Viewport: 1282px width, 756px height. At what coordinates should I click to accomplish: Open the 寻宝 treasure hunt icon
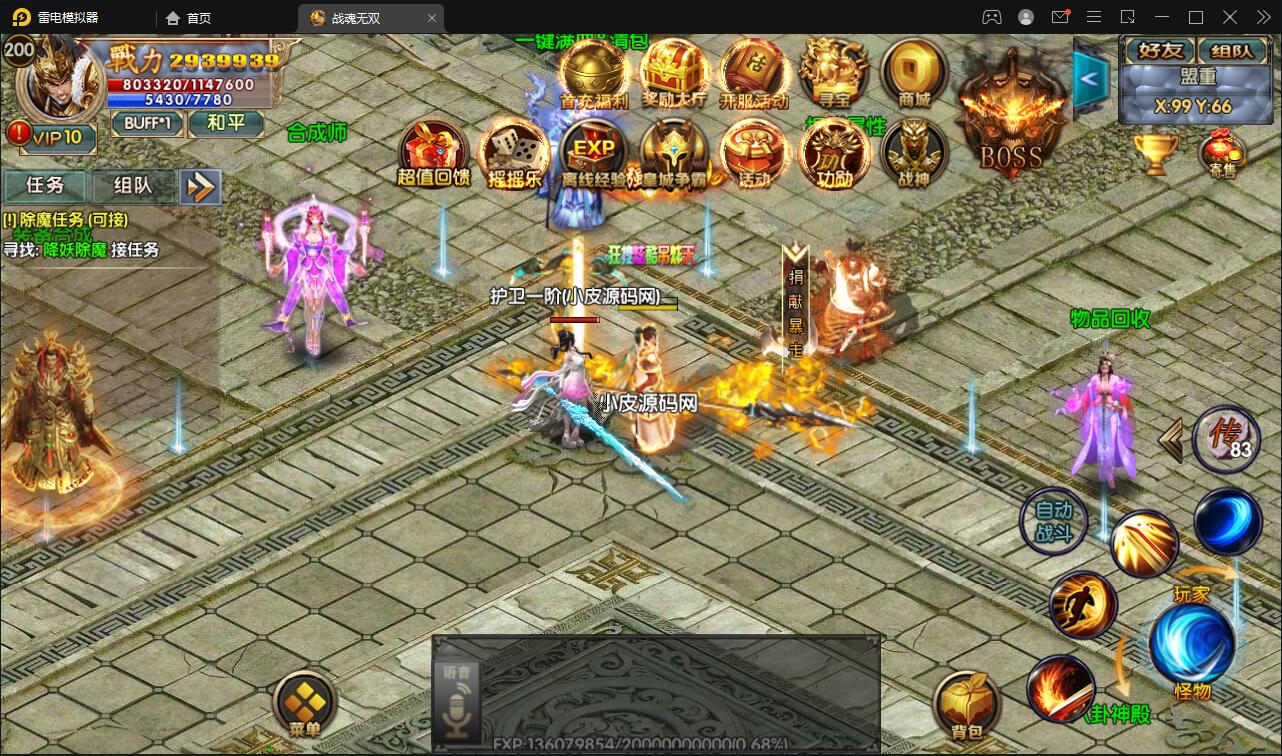834,72
